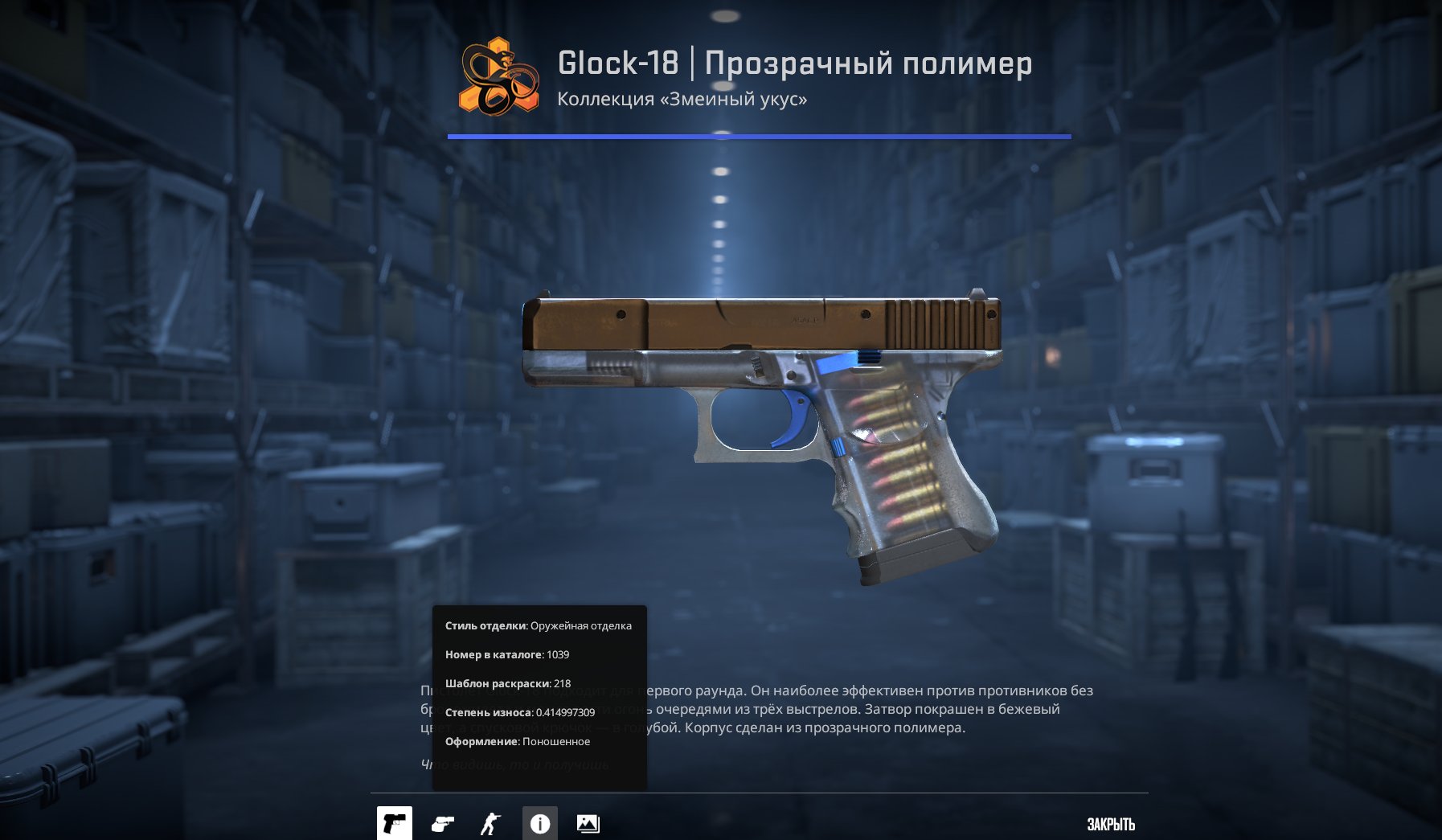Click the first-person hand weapon view icon
This screenshot has height=840, width=1442.
click(441, 822)
